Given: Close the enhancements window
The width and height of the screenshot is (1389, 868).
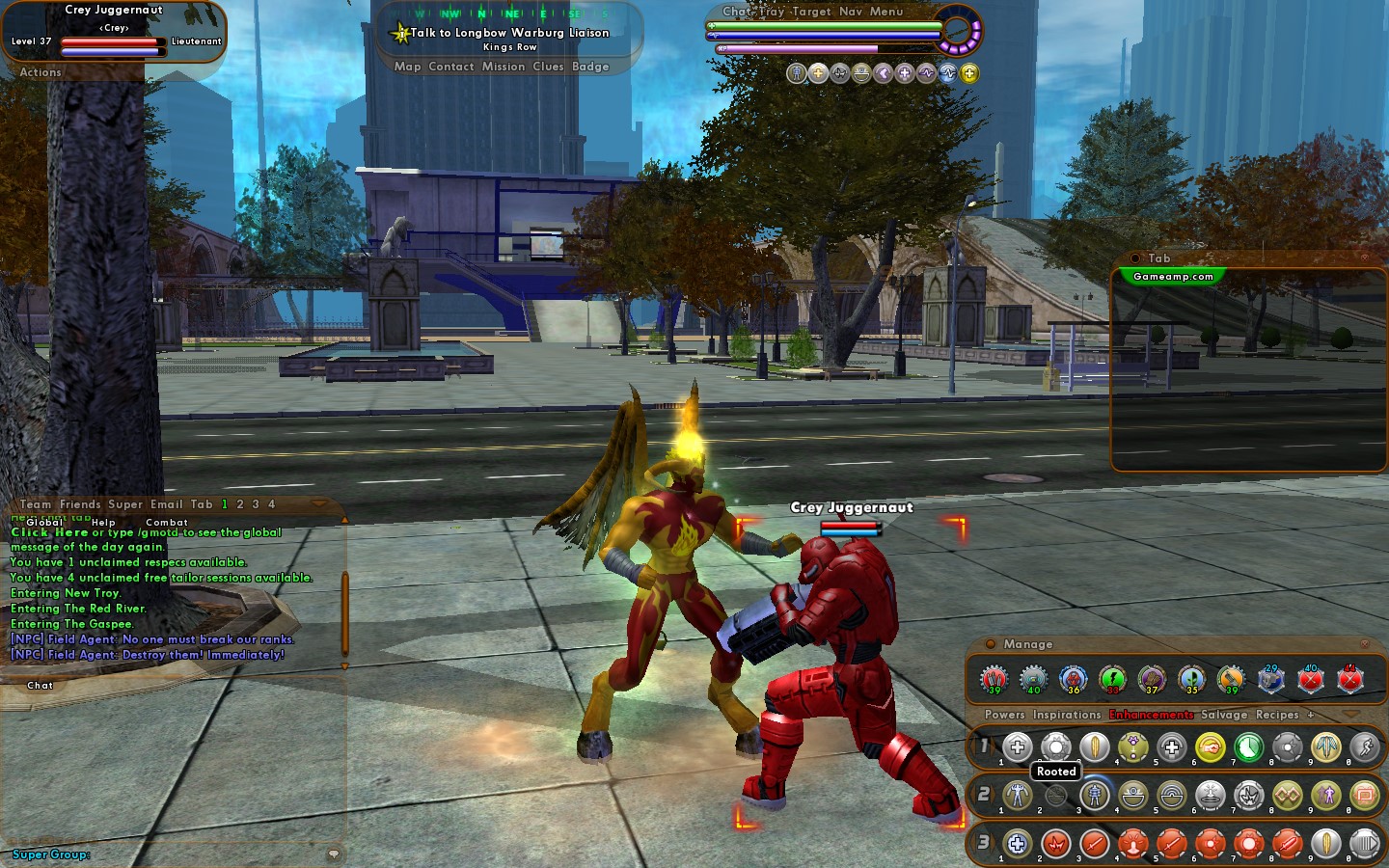Looking at the screenshot, I should point(1364,644).
